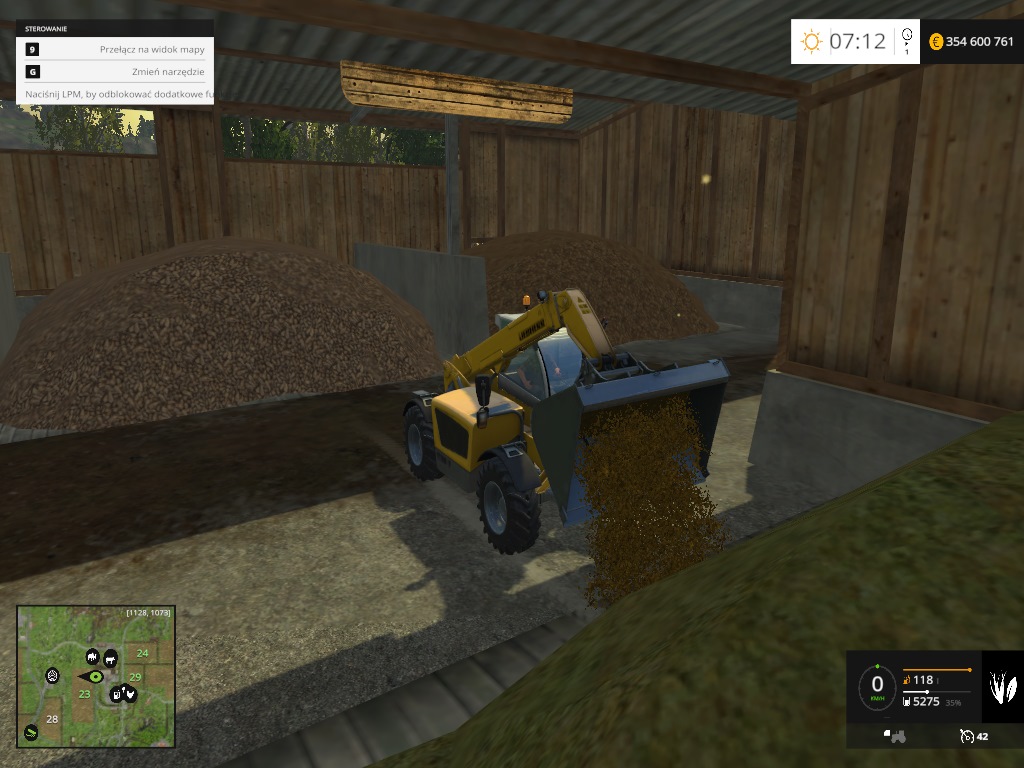Select the 'Przełącz na widok mapy' help row
This screenshot has width=1024, height=768.
point(114,49)
